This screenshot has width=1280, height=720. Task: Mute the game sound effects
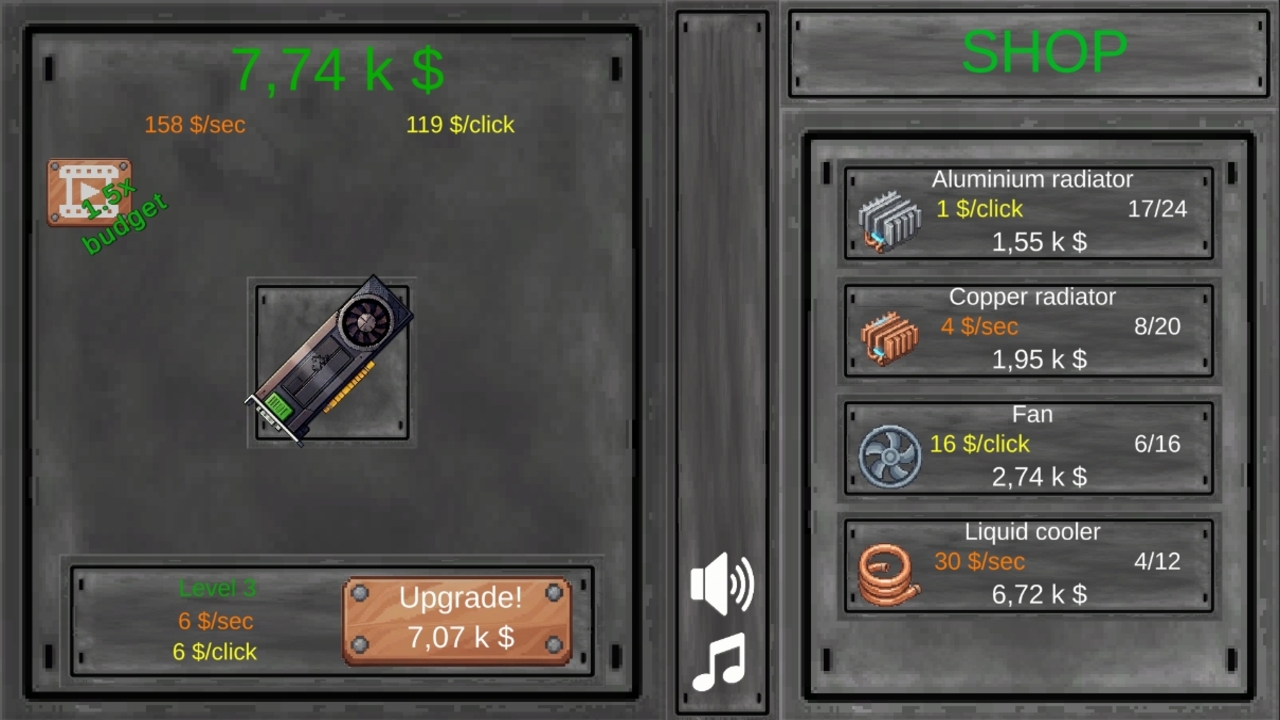(x=722, y=583)
